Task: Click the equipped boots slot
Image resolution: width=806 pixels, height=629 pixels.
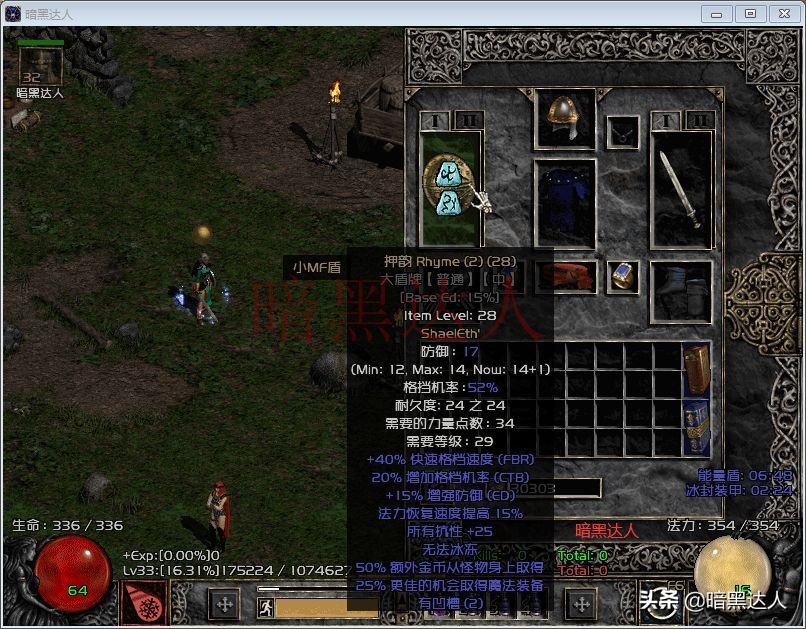Action: click(x=681, y=289)
